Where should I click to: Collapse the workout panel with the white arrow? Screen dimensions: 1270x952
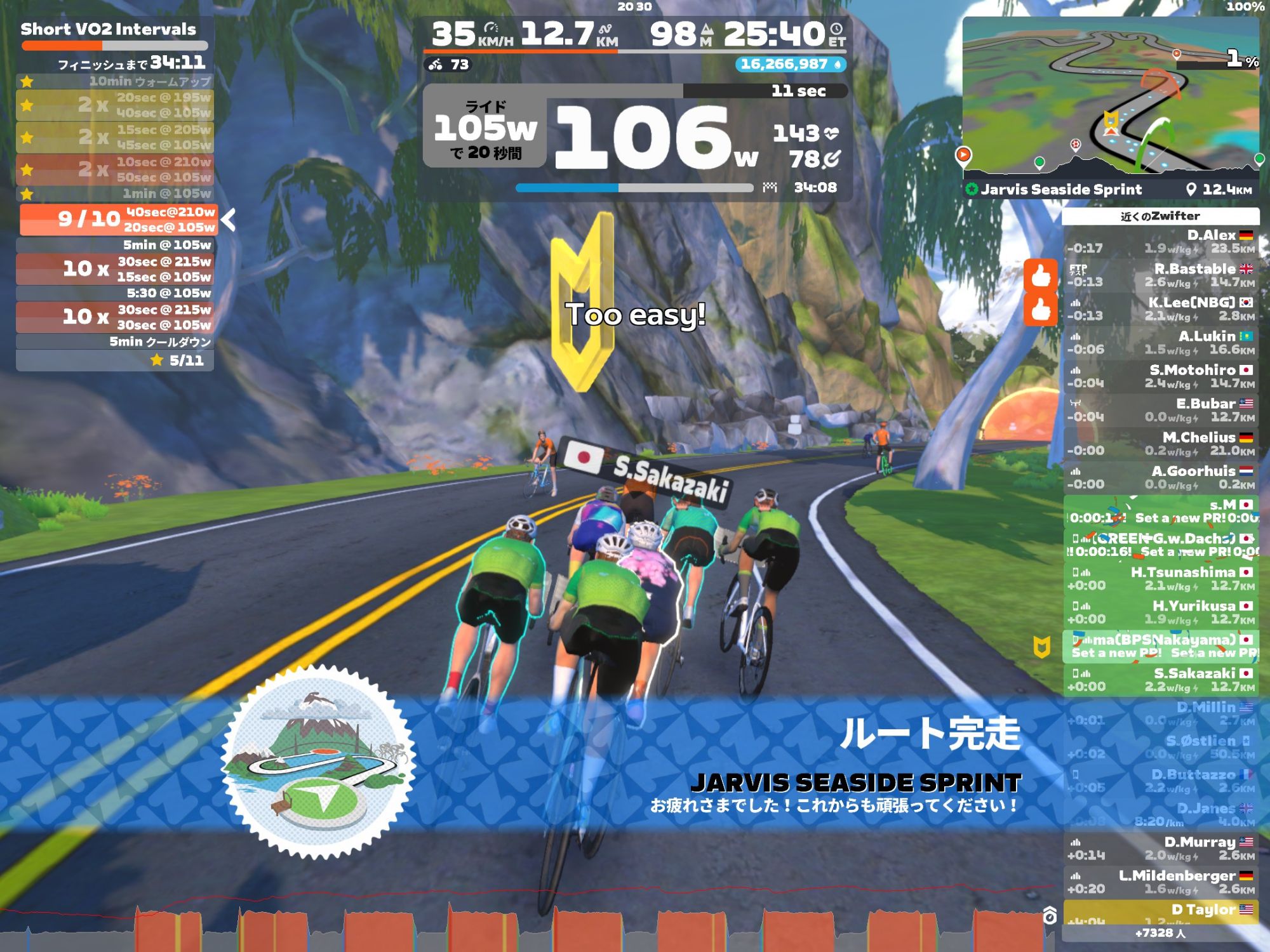coord(229,220)
